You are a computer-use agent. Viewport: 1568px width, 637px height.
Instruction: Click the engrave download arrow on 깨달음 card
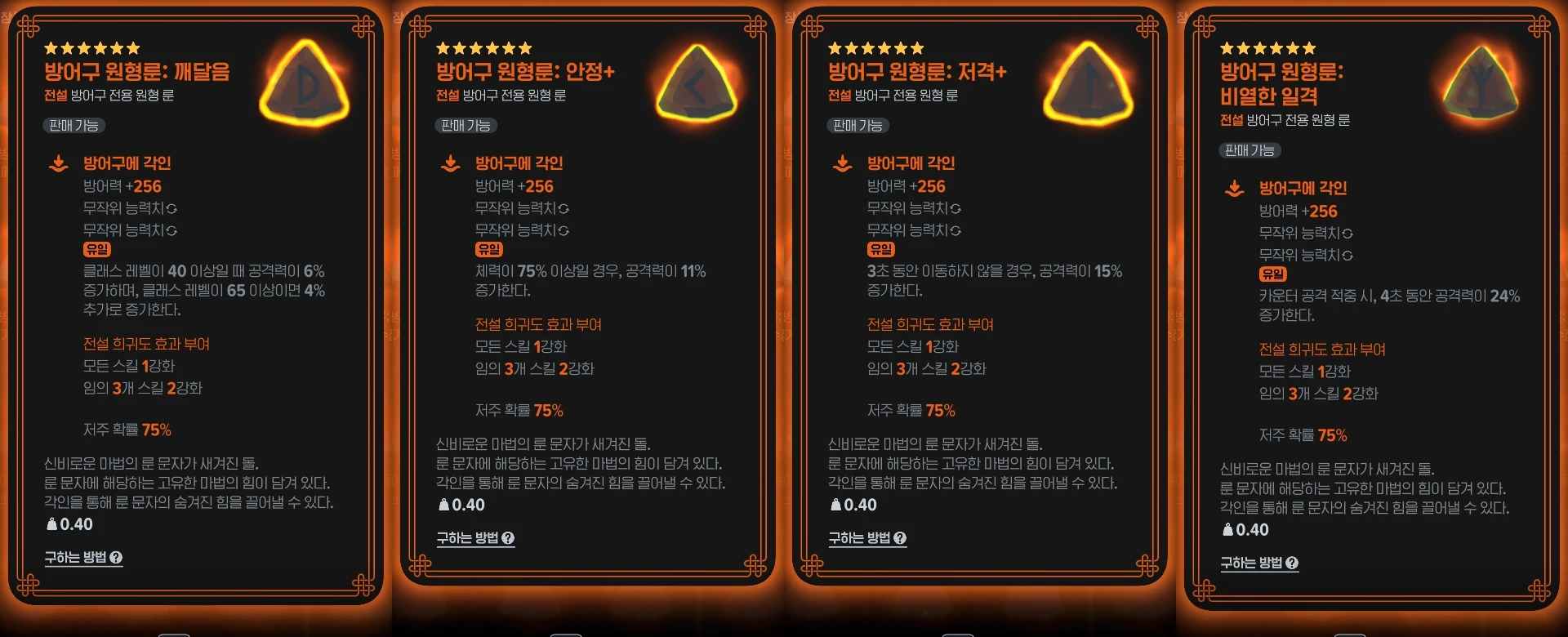57,163
